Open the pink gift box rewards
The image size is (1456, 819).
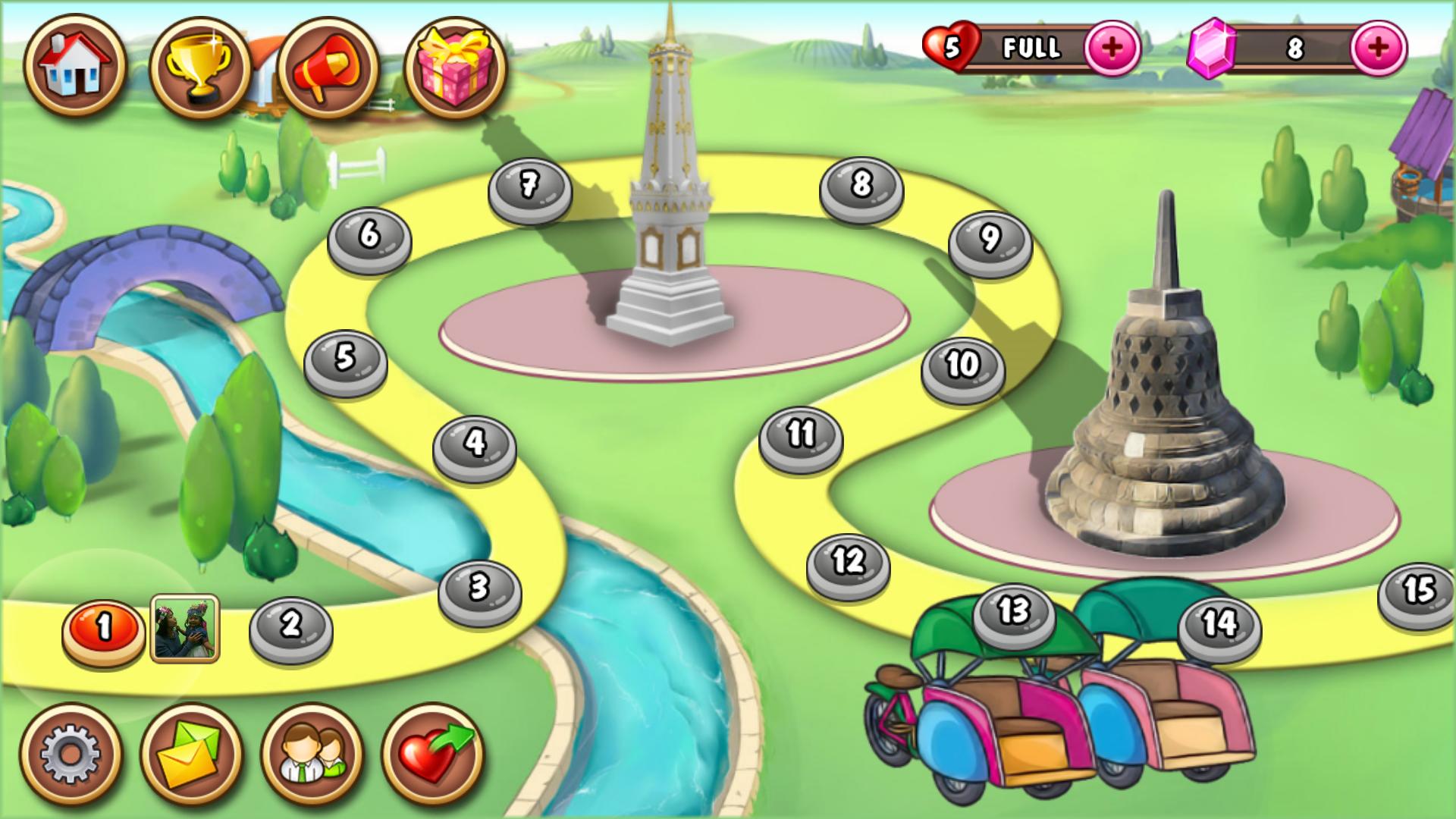(455, 67)
